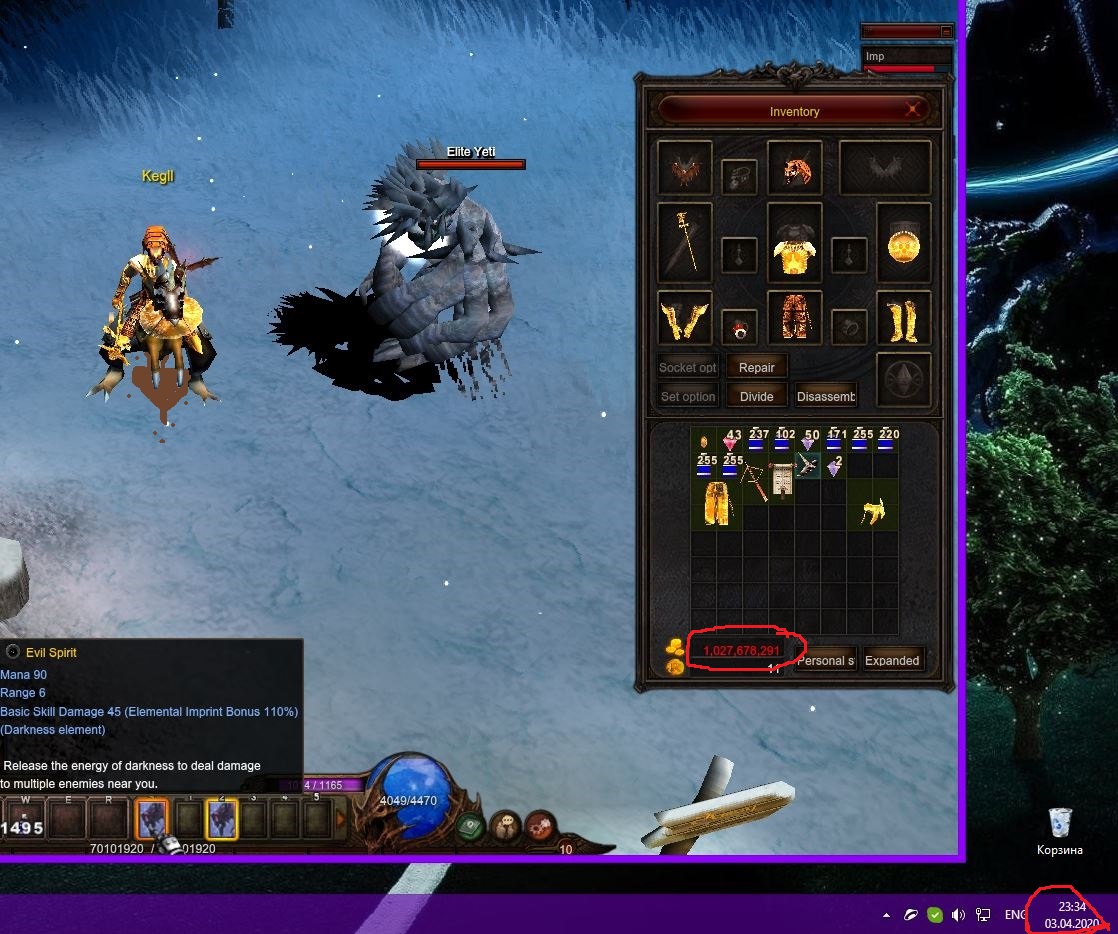Image resolution: width=1118 pixels, height=934 pixels.
Task: Select the pink jewel stack of 43
Action: click(731, 441)
